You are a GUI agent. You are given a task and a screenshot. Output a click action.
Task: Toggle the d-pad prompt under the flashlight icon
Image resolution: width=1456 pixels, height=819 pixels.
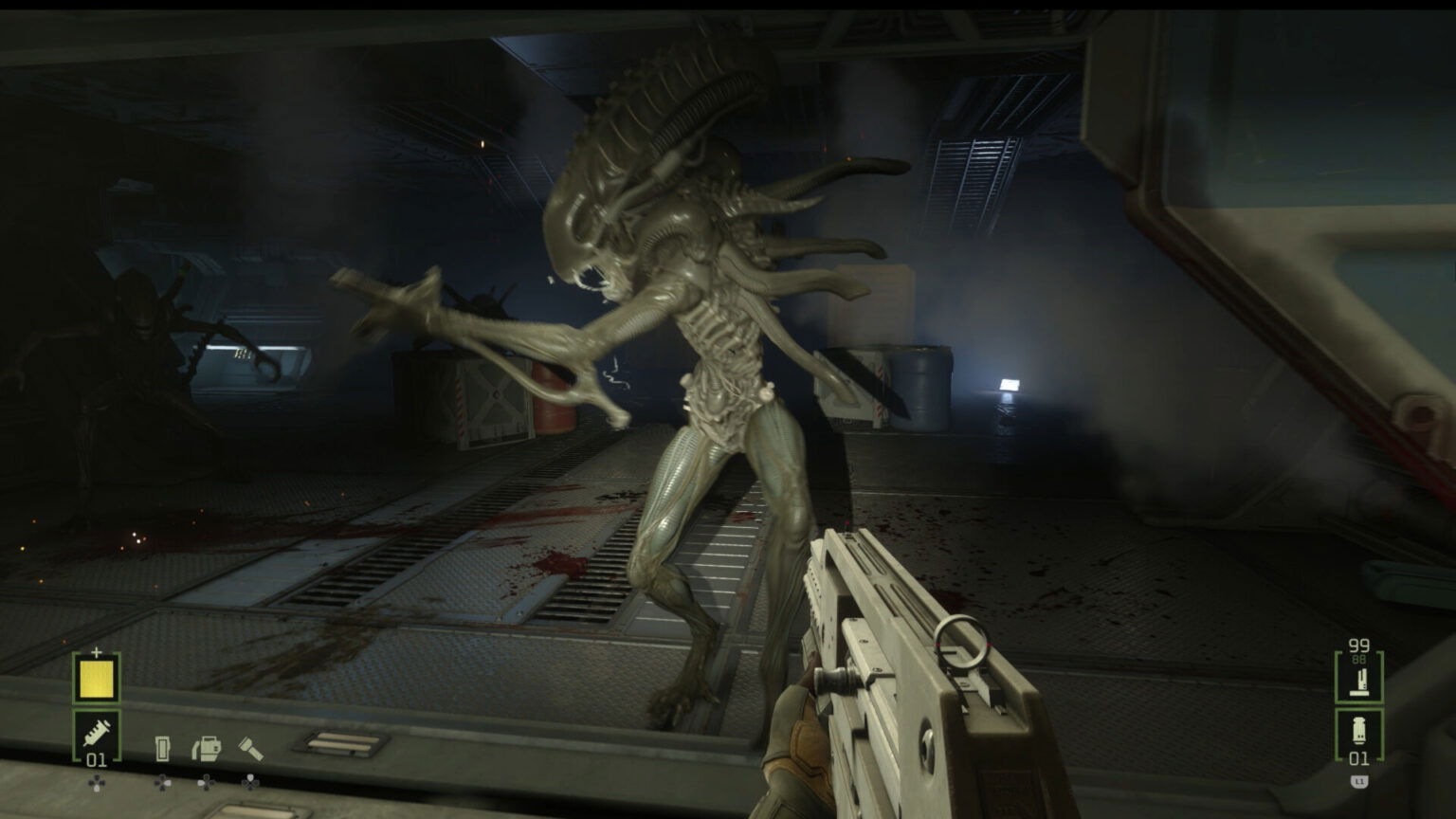tap(249, 783)
